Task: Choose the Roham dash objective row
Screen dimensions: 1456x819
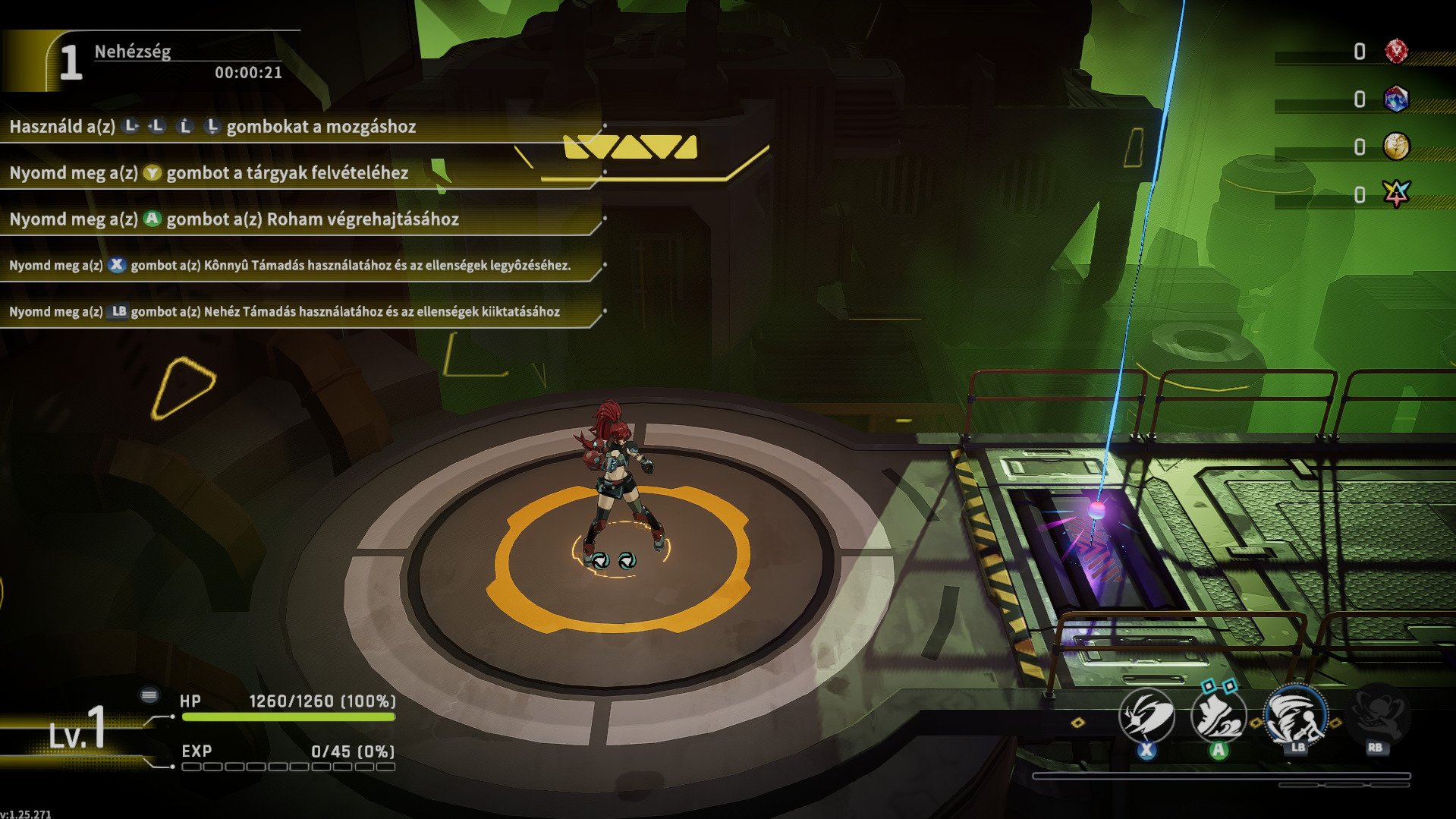Action: click(x=296, y=219)
